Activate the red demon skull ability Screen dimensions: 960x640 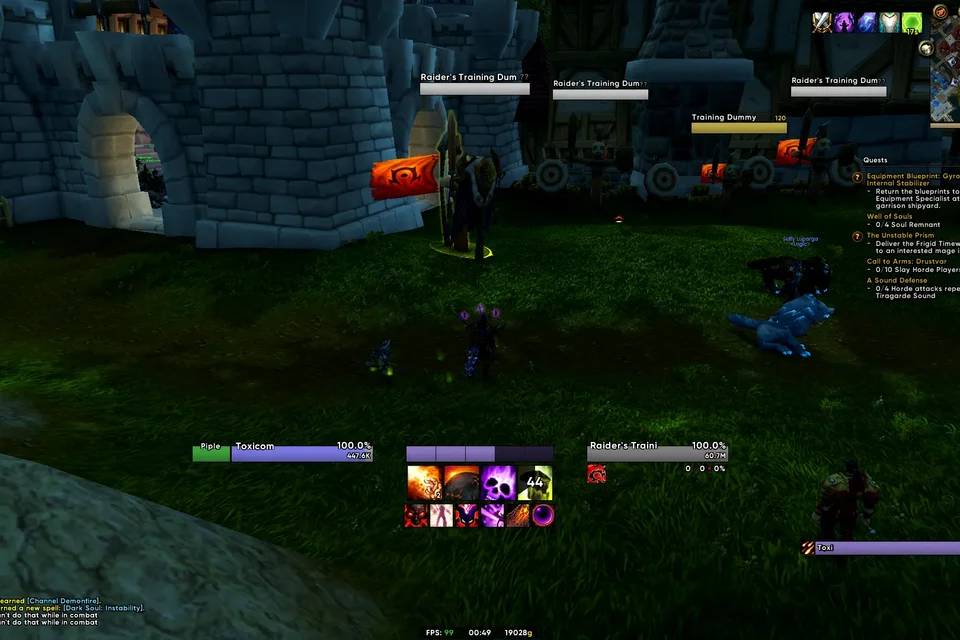[x=416, y=515]
